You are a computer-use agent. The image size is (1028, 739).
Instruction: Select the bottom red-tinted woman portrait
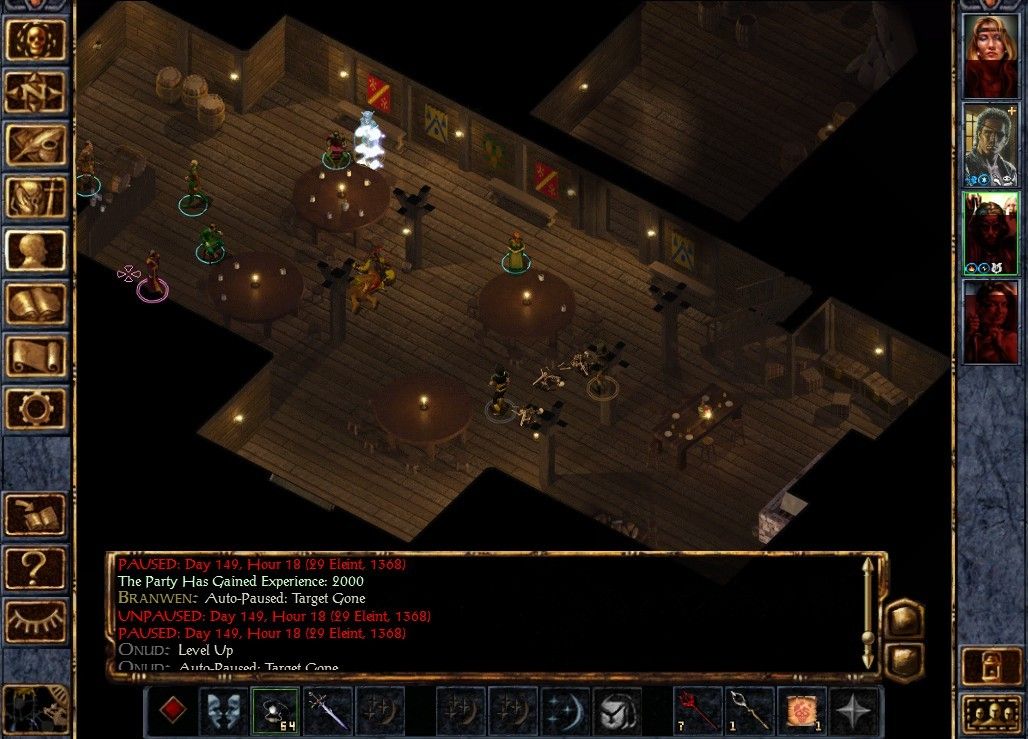(990, 321)
